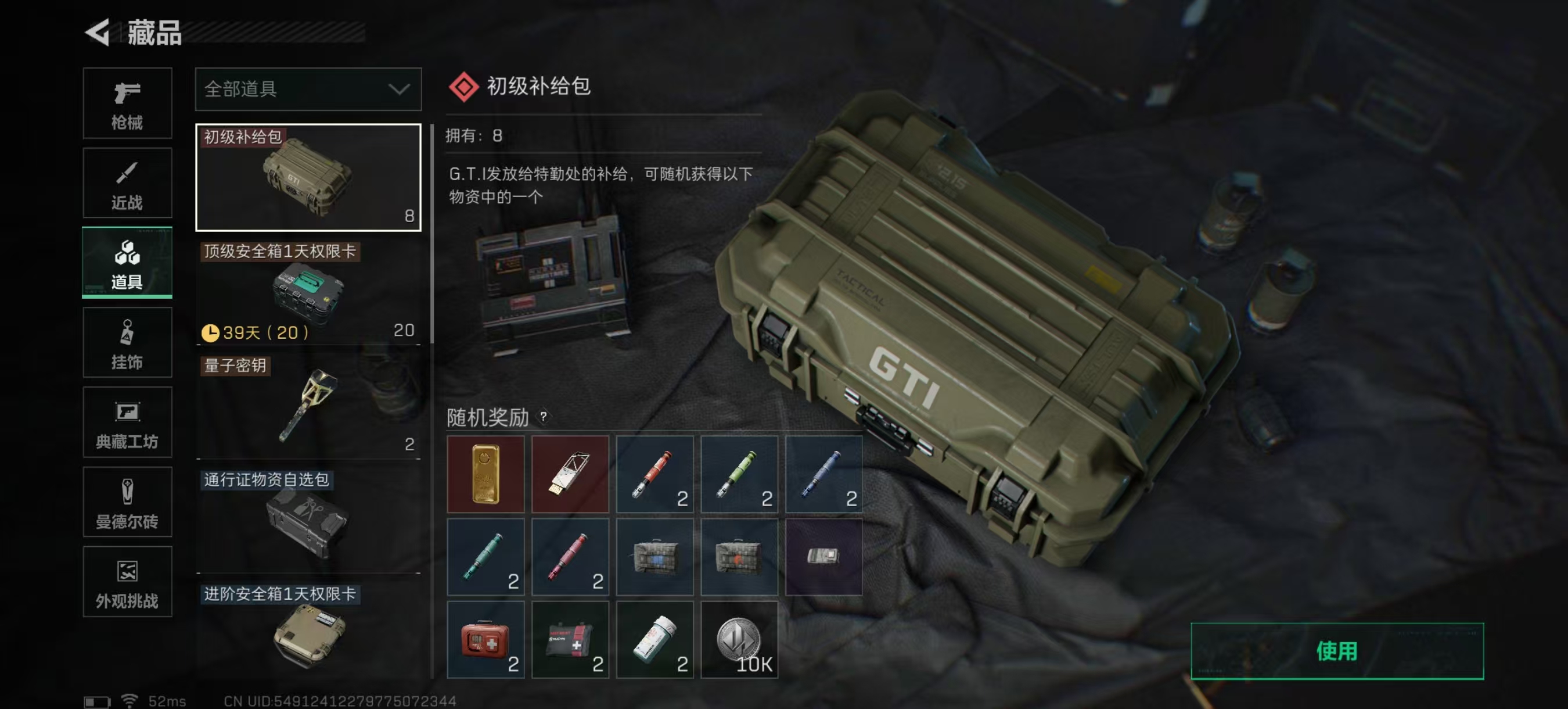
Task: Switch to the 道具 category
Action: tap(127, 263)
